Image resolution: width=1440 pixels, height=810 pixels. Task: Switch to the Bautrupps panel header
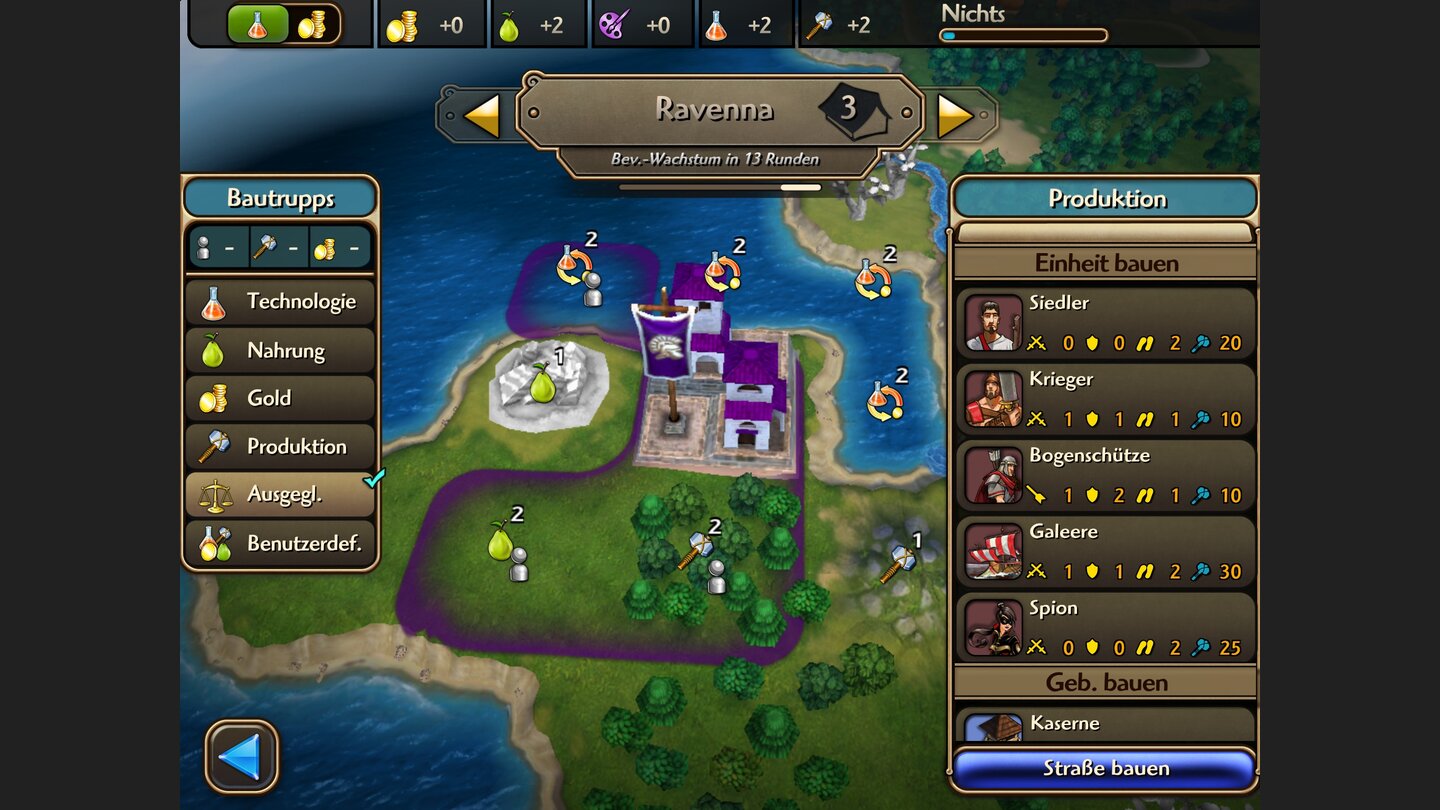coord(280,197)
